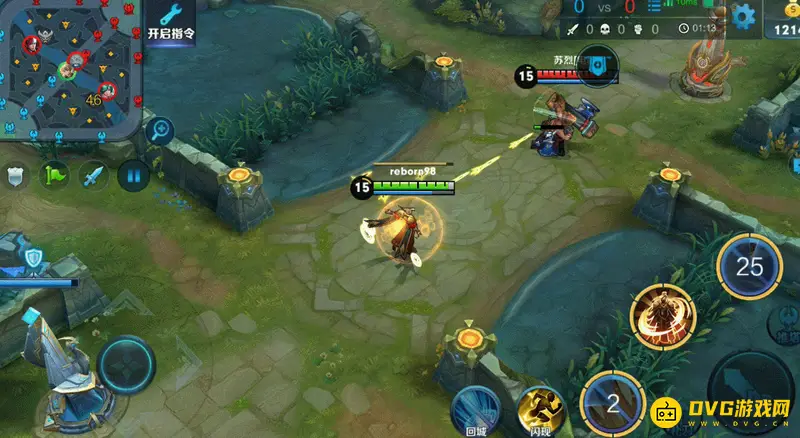Screen dimensions: 800x438
Task: Send the shield defend signal
Action: pyautogui.click(x=15, y=176)
